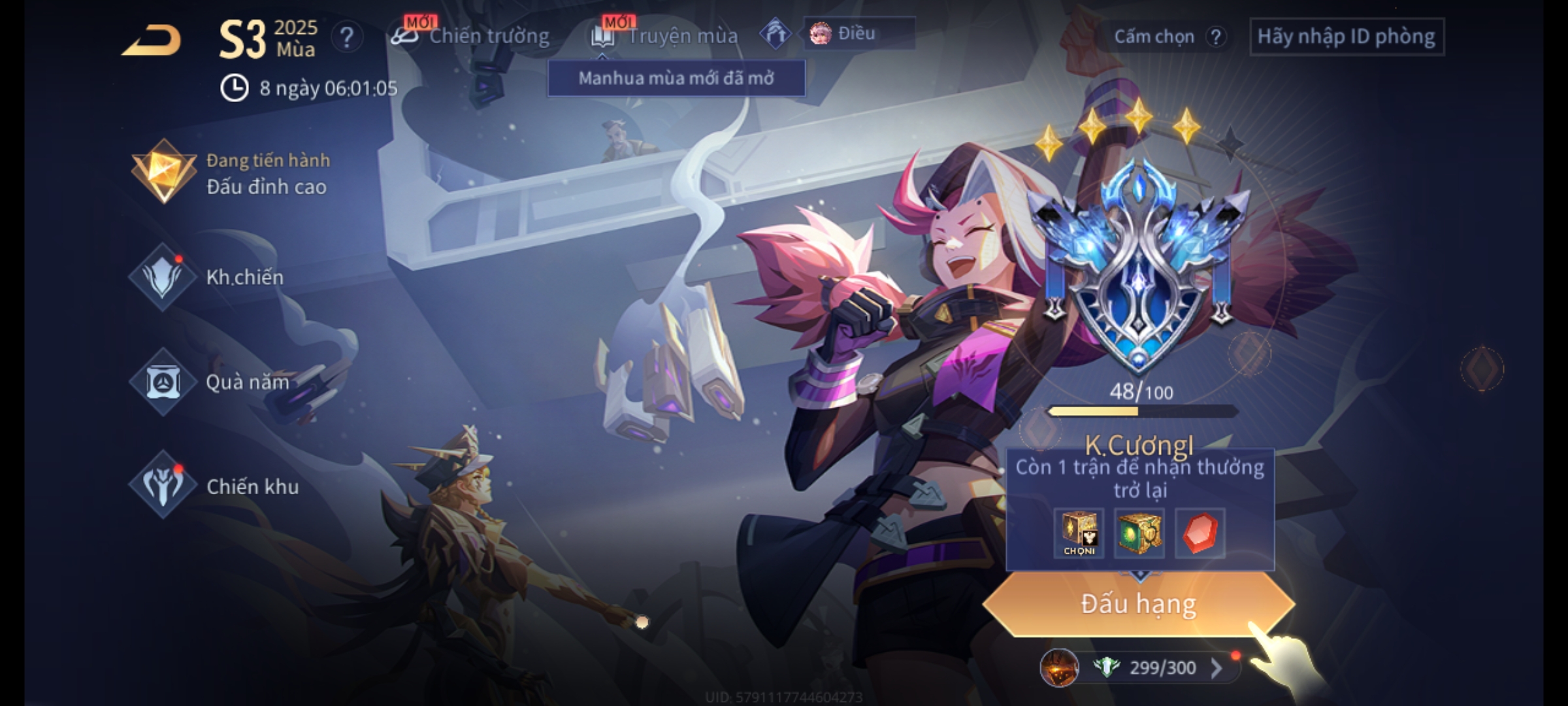This screenshot has height=706, width=1568.
Task: Inspect the green gem reward chest
Action: 1139,533
